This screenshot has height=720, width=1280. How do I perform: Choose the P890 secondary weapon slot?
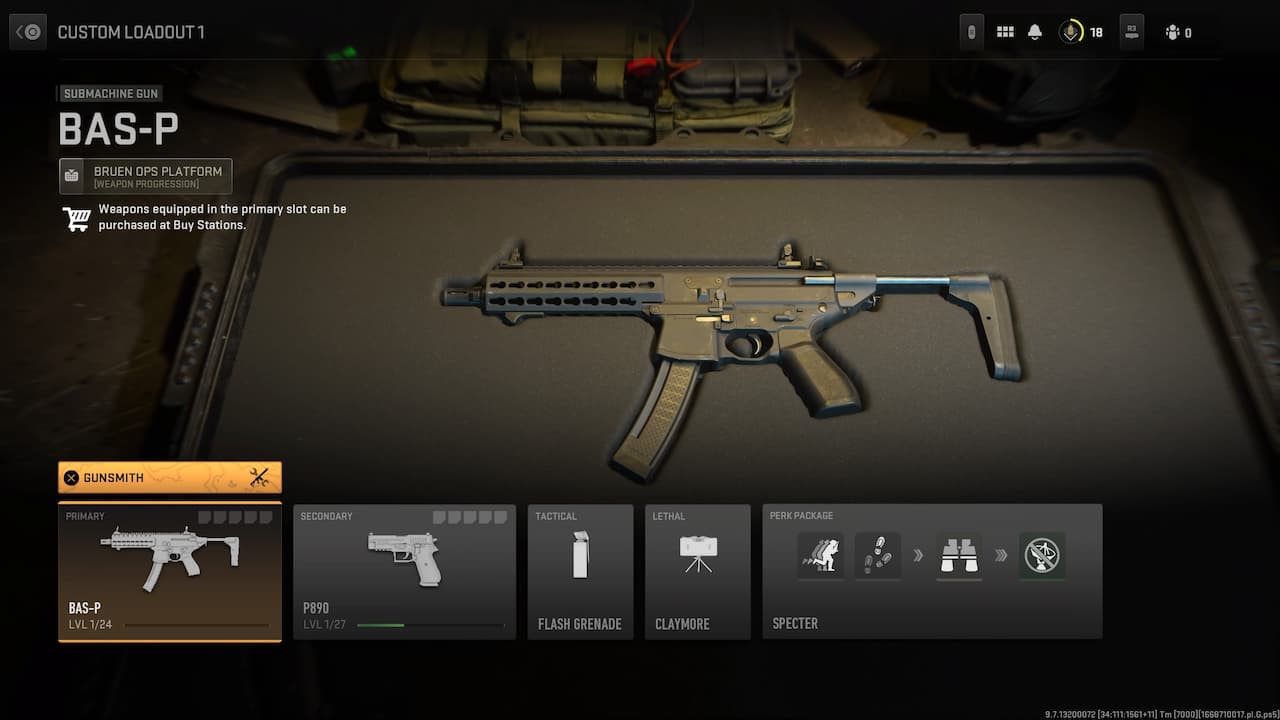[404, 572]
